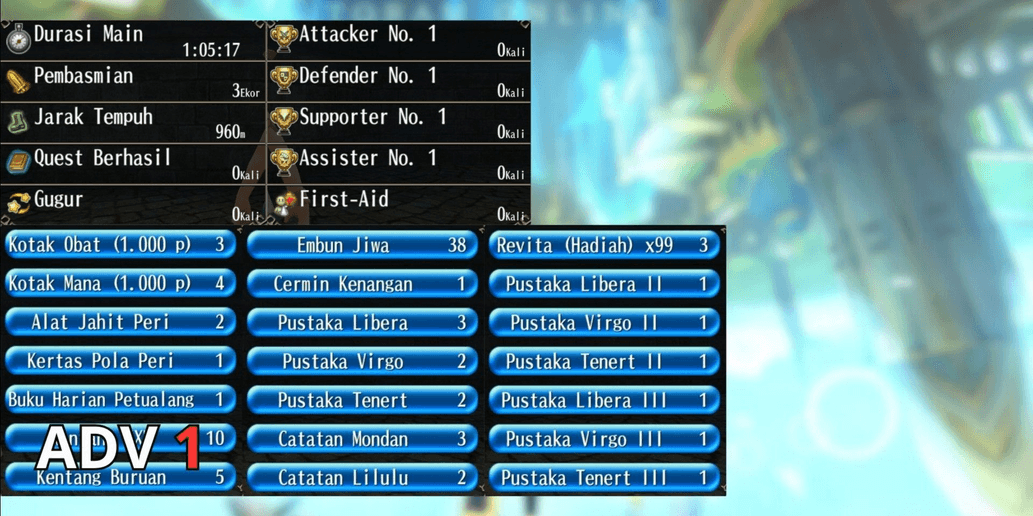The width and height of the screenshot is (1033, 516).
Task: Choose the Pustaka Libera III entry
Action: (x=604, y=400)
